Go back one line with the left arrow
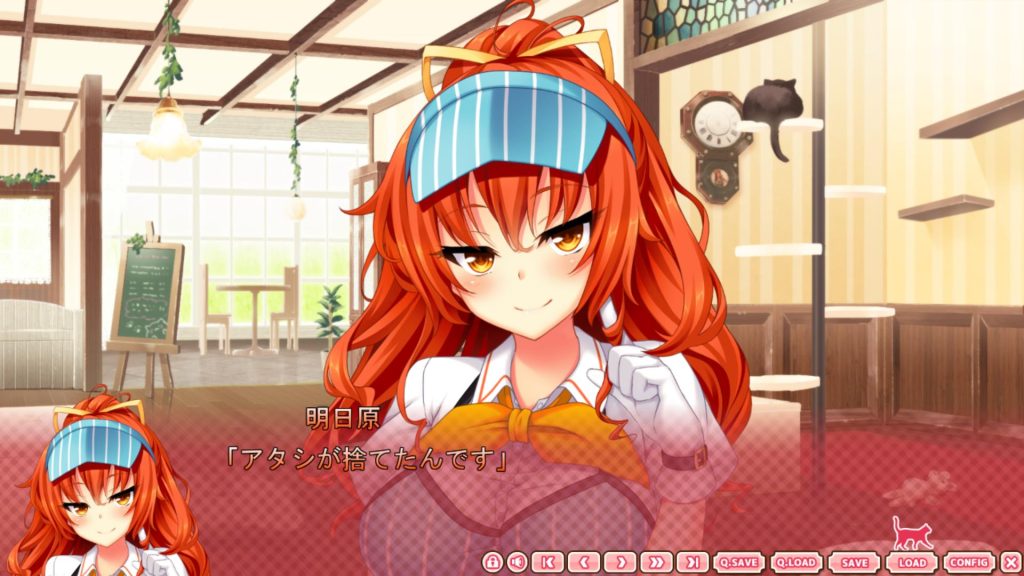The width and height of the screenshot is (1024, 576). point(584,562)
